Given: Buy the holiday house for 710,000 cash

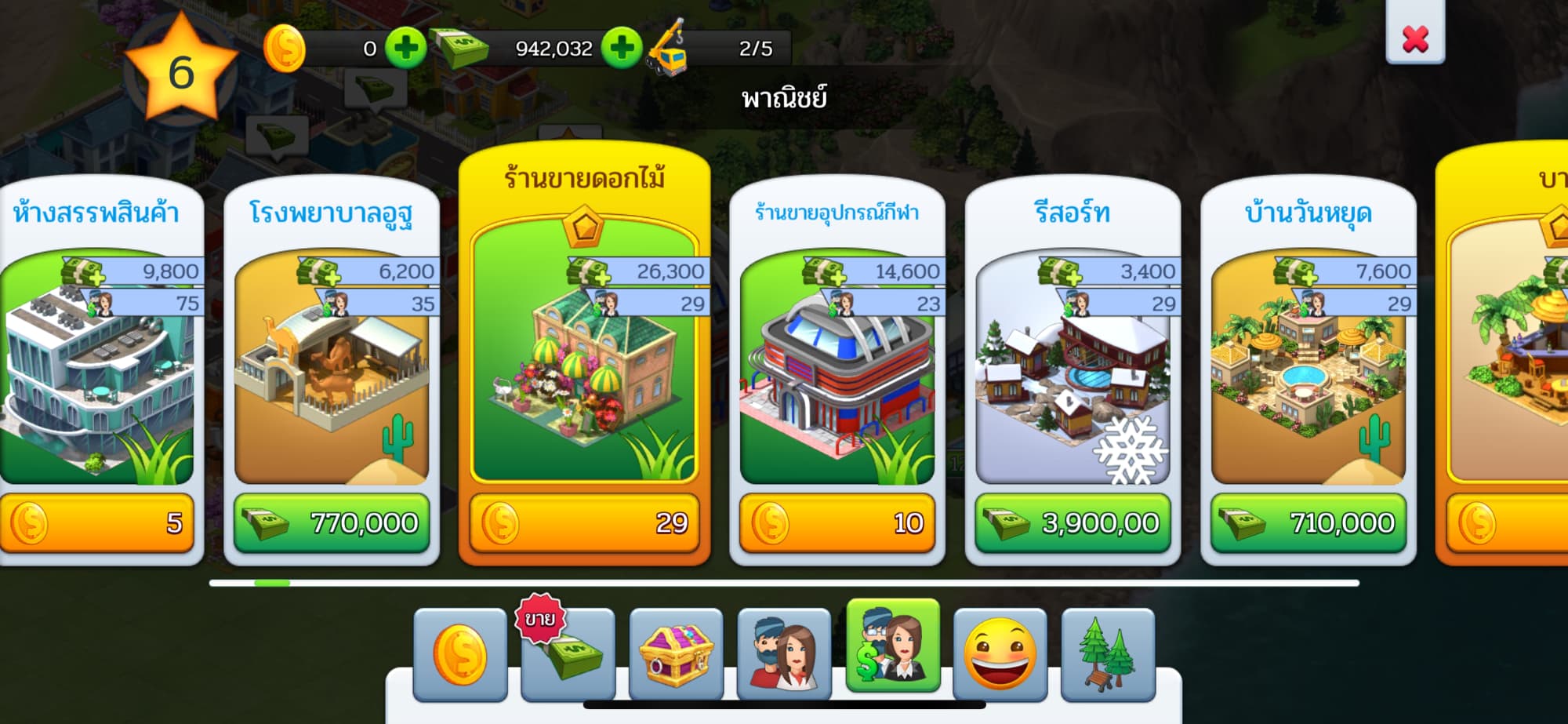Looking at the screenshot, I should coord(1308,523).
